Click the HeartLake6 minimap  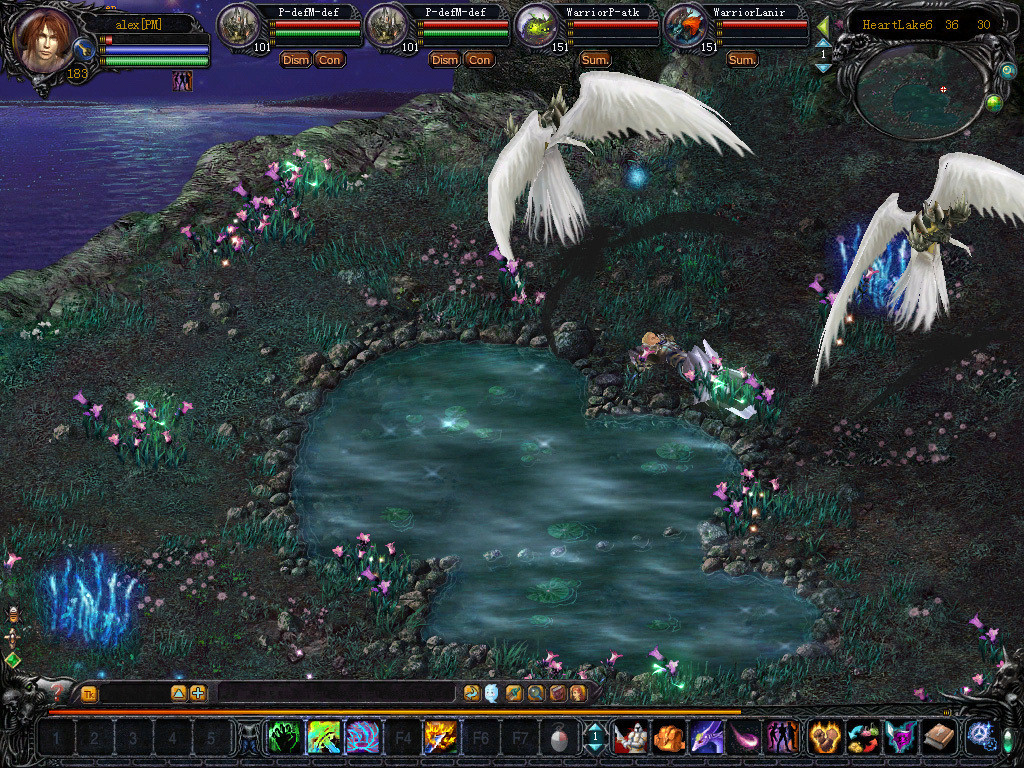(916, 89)
